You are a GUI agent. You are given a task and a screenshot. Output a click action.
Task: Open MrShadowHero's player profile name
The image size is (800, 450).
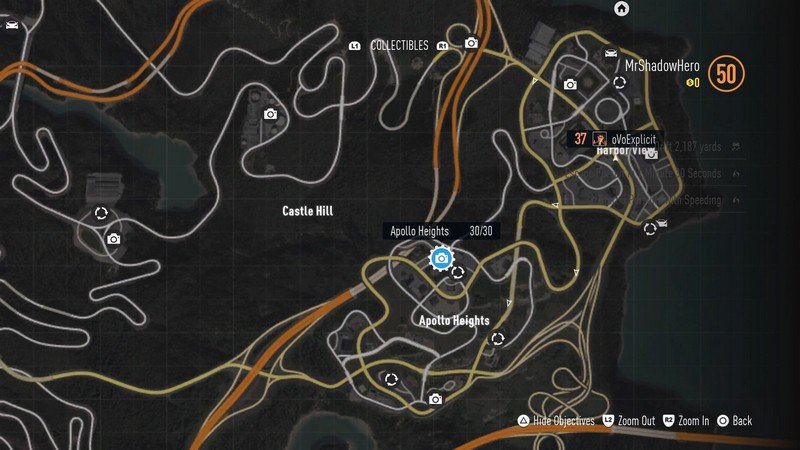663,66
